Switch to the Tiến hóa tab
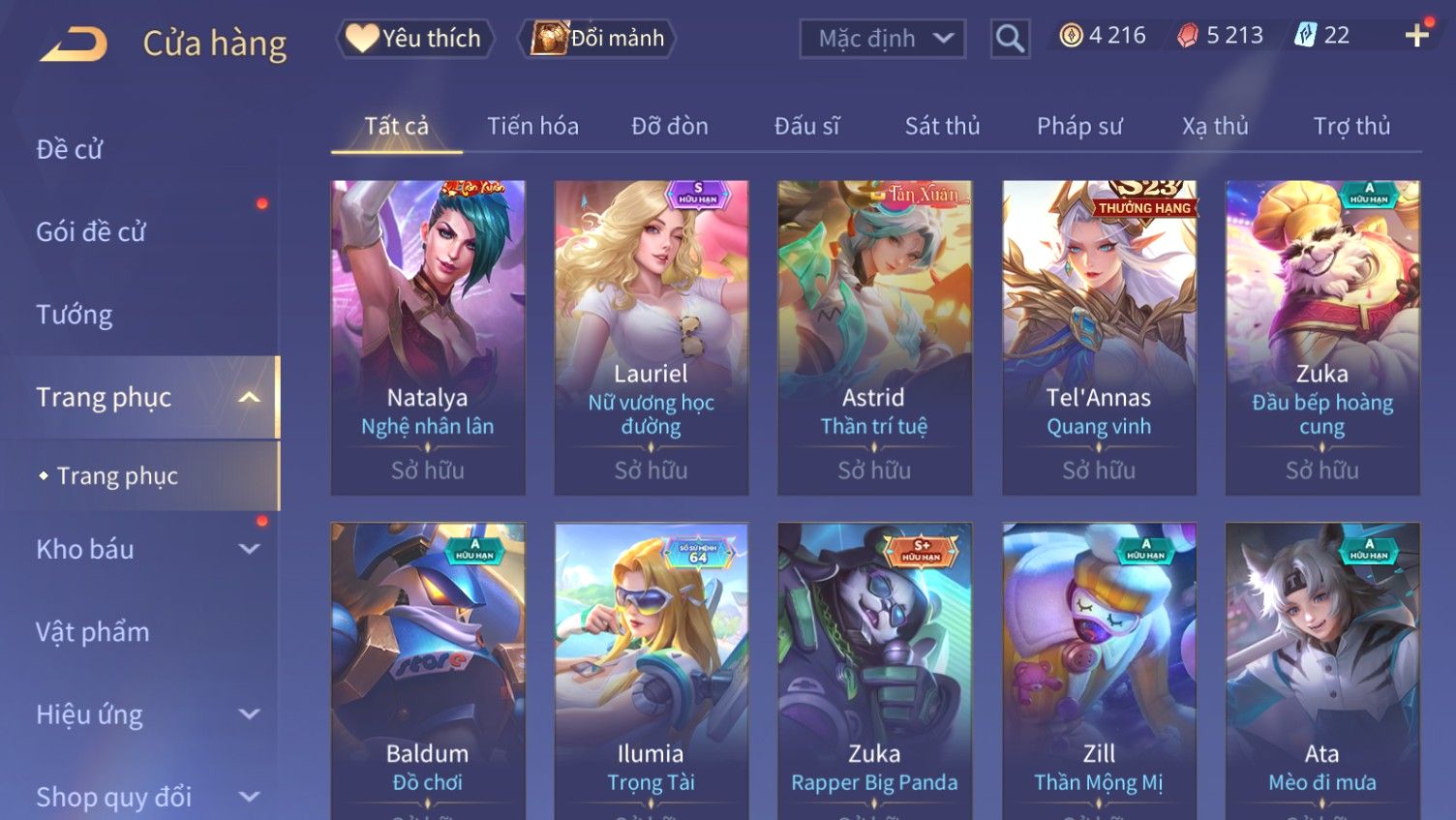The image size is (1456, 820). coord(532,126)
